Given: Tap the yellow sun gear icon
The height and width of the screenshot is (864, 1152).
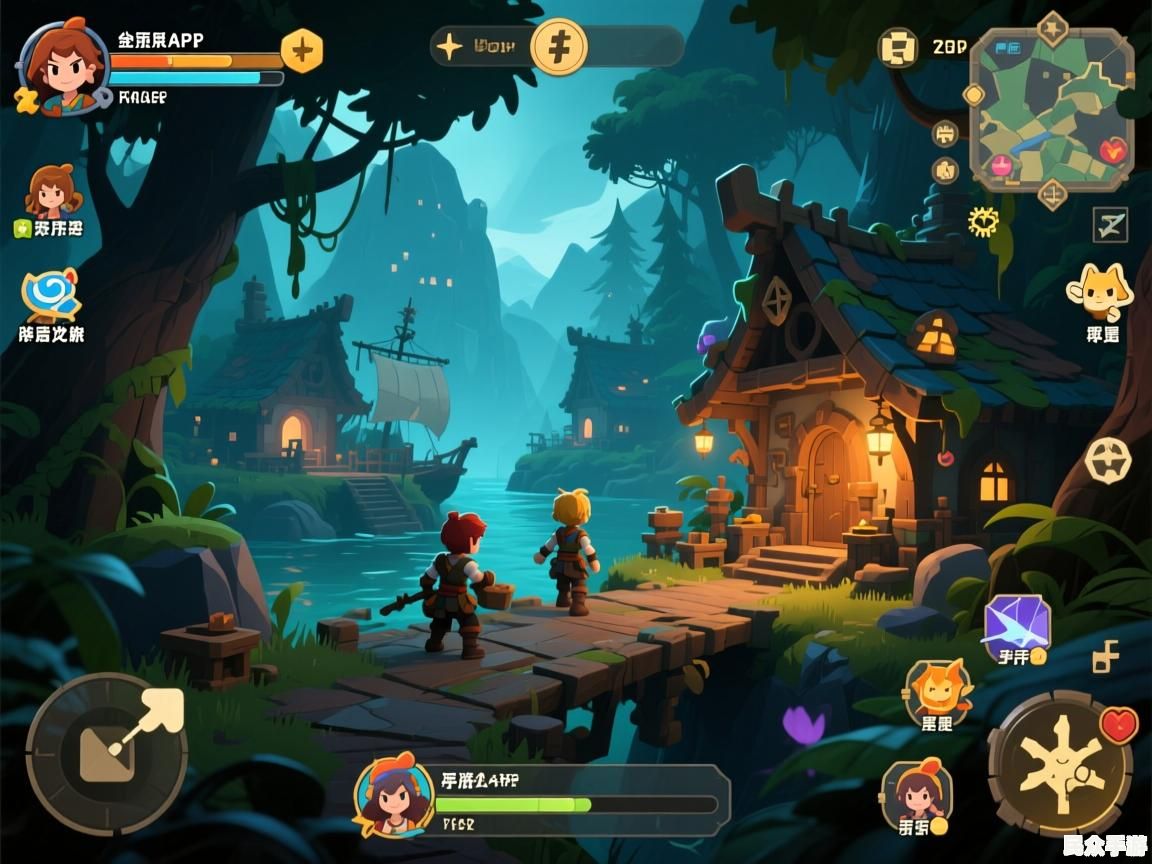Looking at the screenshot, I should (x=983, y=221).
